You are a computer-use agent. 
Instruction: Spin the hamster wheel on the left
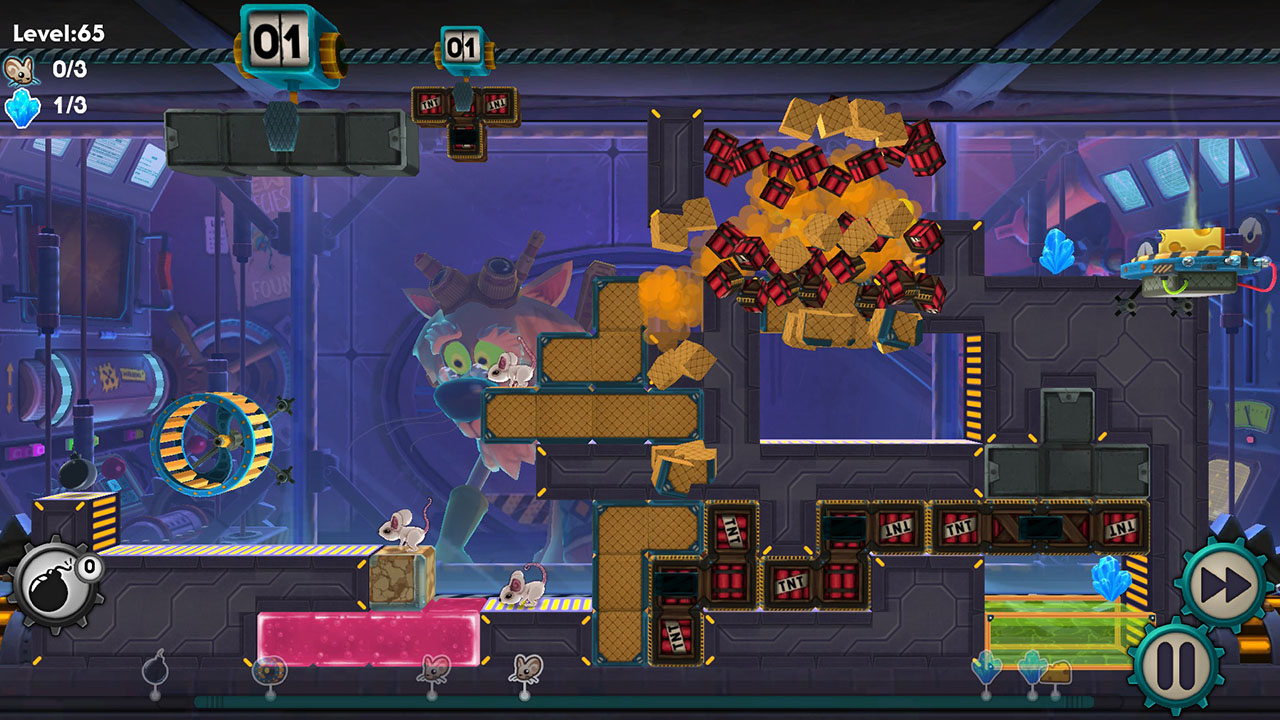pyautogui.click(x=218, y=438)
